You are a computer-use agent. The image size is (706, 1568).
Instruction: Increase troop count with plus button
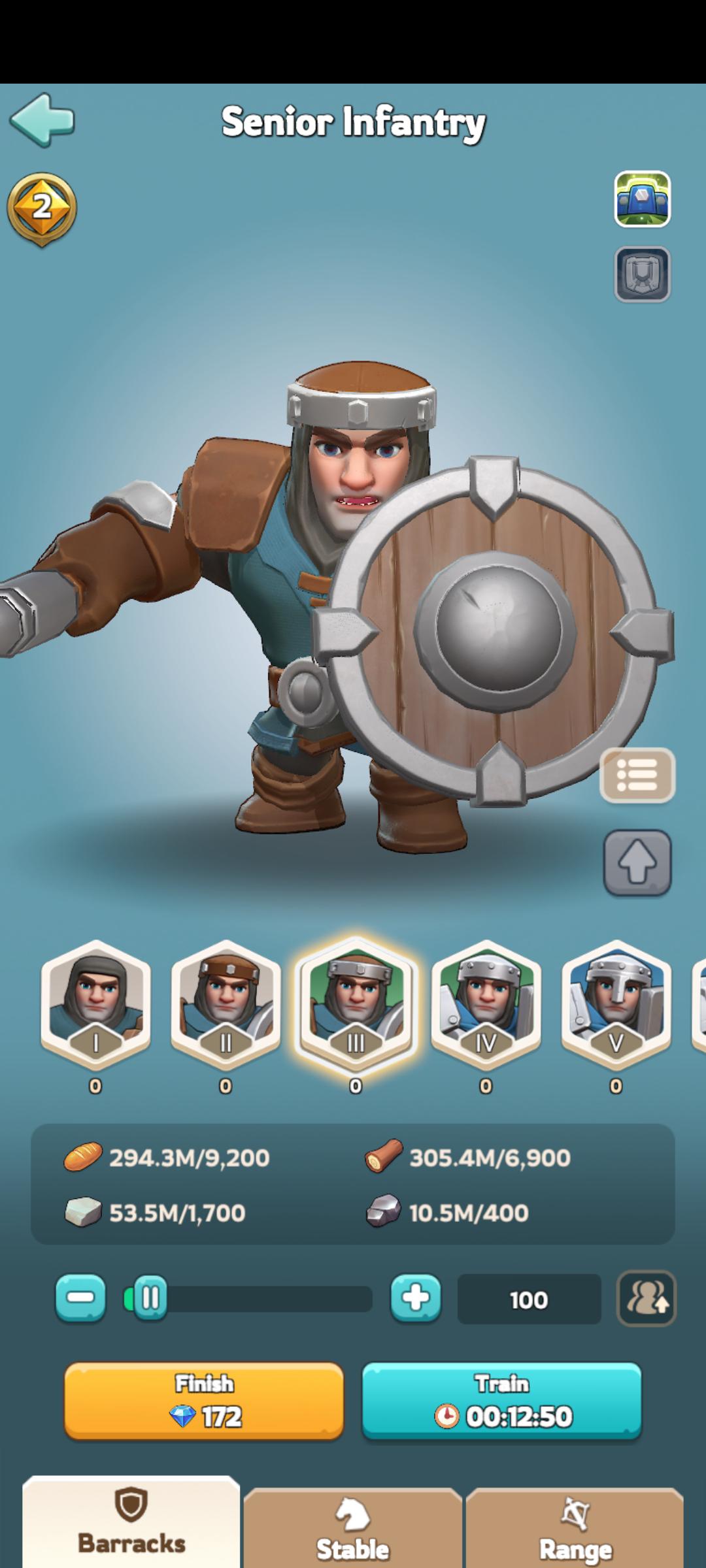[x=416, y=1298]
